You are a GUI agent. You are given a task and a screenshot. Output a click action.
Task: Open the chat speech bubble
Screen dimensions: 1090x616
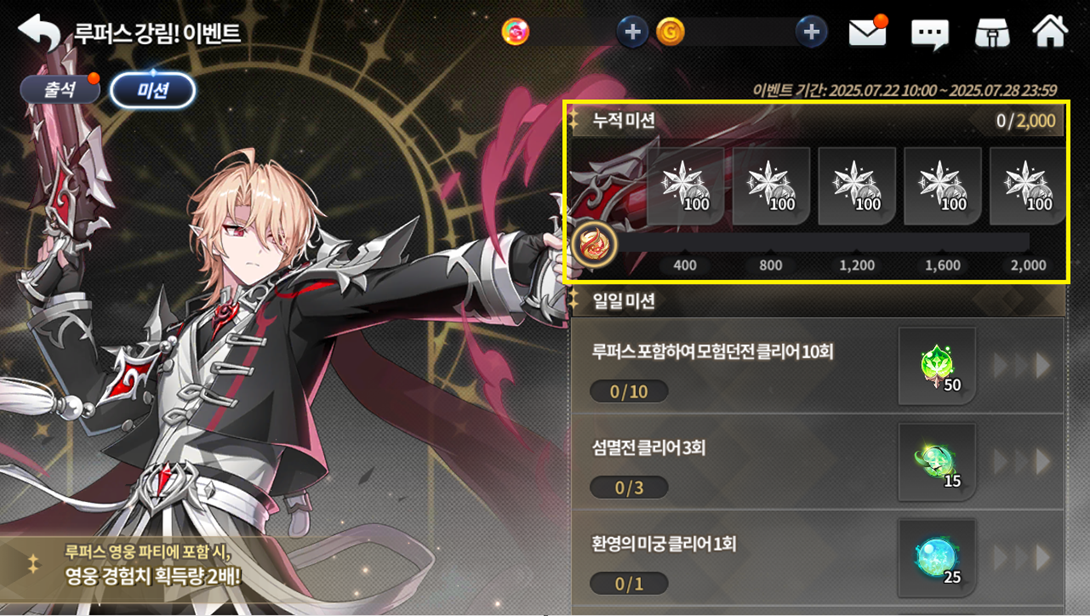pos(929,34)
